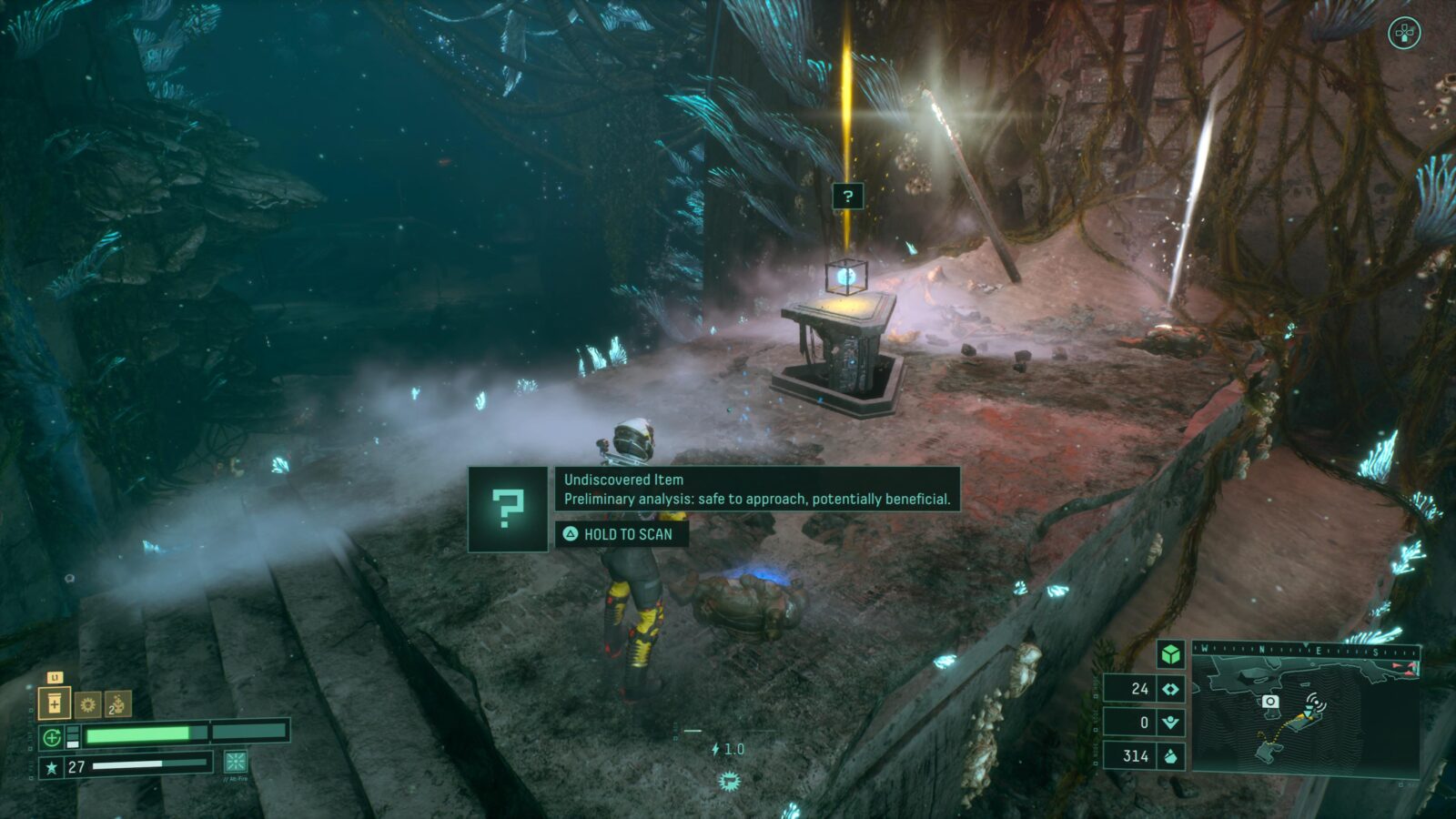Click the gear resource icon near the health bar
Screen dimensions: 1456x819
click(88, 703)
